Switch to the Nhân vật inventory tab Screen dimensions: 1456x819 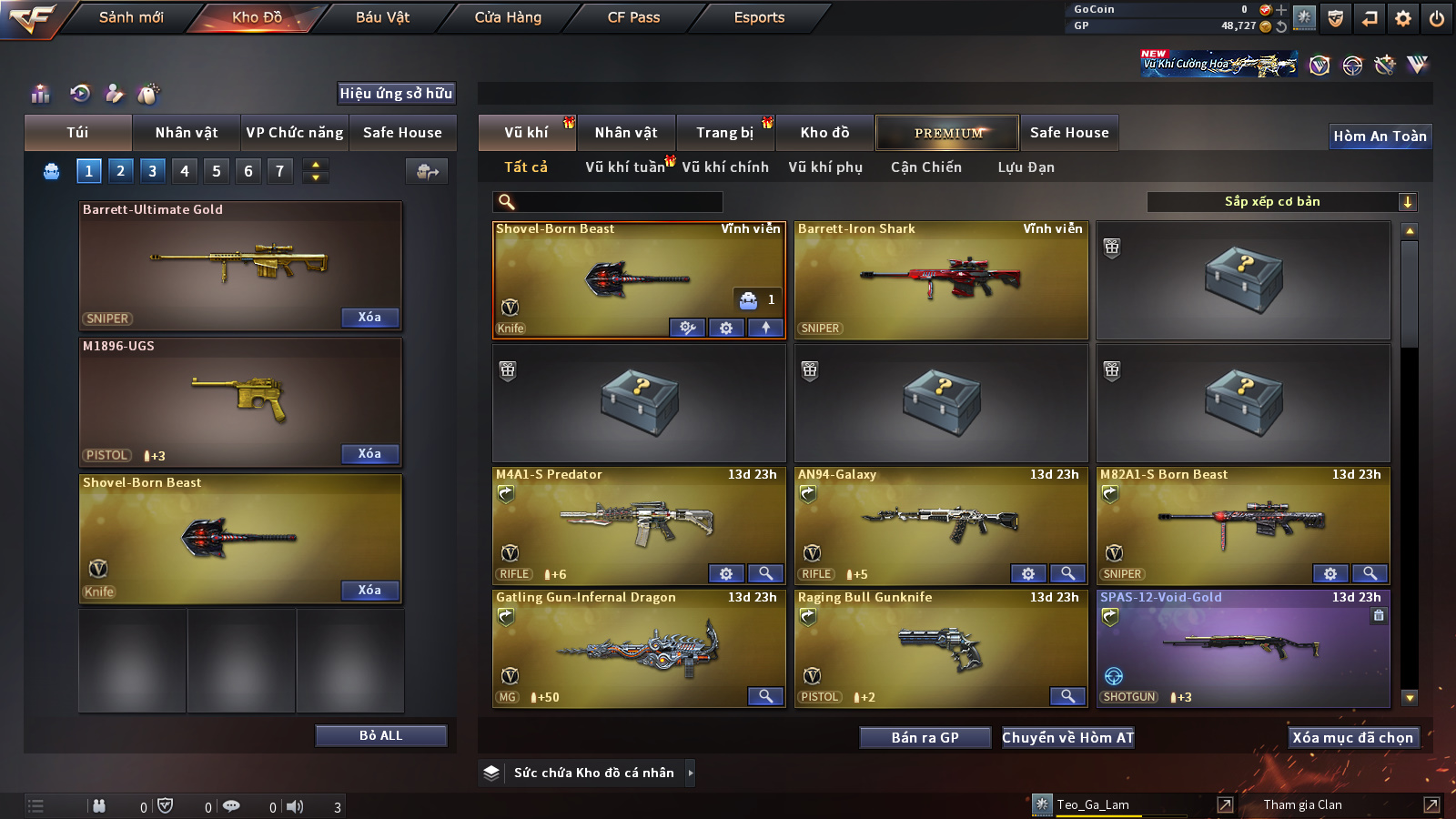pyautogui.click(x=626, y=133)
